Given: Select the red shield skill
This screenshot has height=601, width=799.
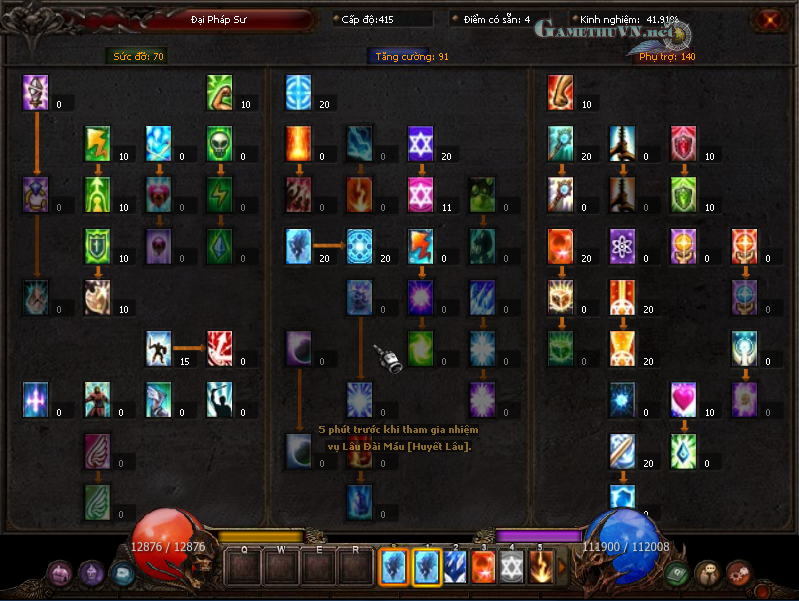Looking at the screenshot, I should (x=684, y=143).
